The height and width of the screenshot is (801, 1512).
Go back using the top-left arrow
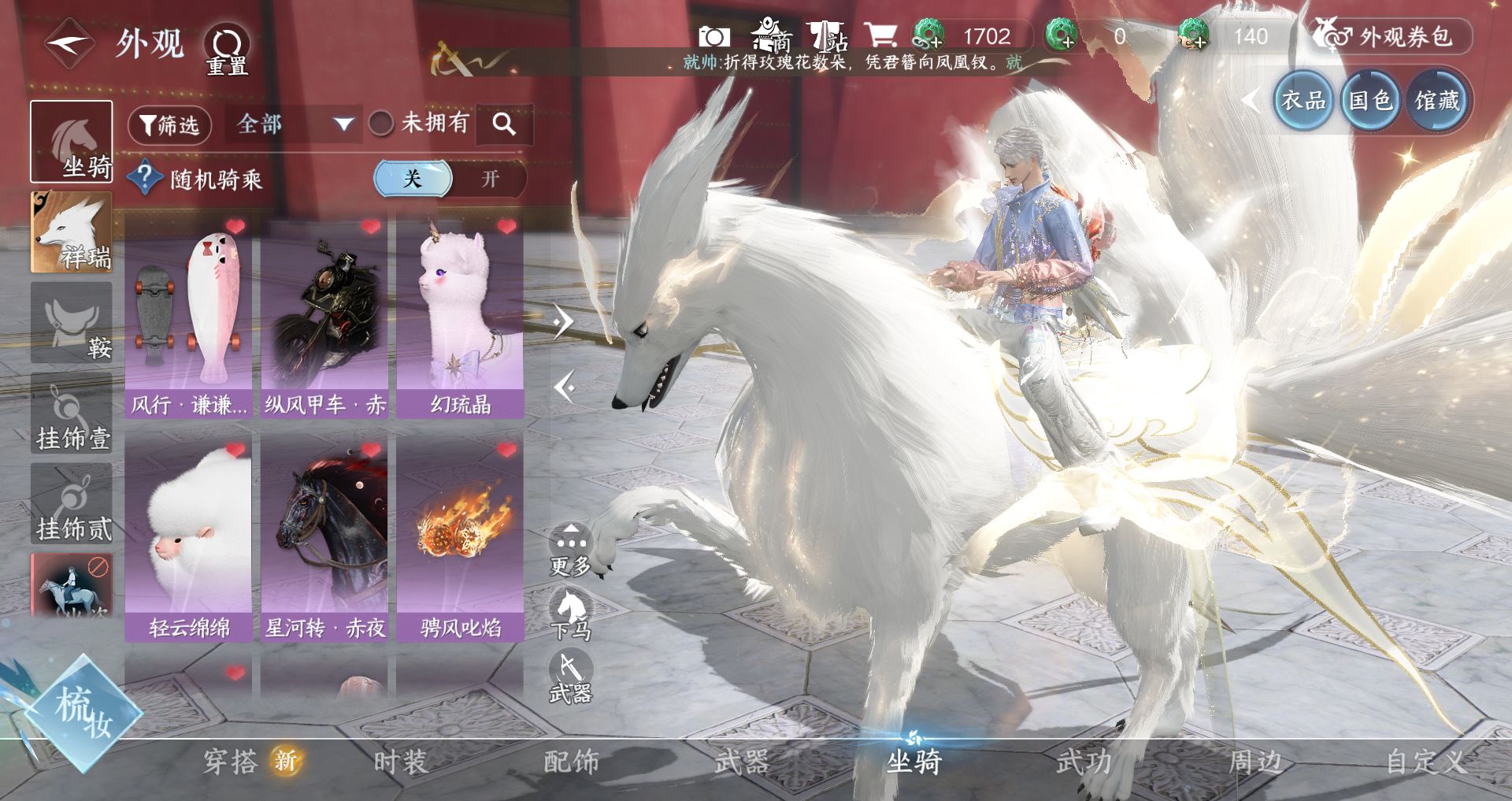click(x=69, y=43)
